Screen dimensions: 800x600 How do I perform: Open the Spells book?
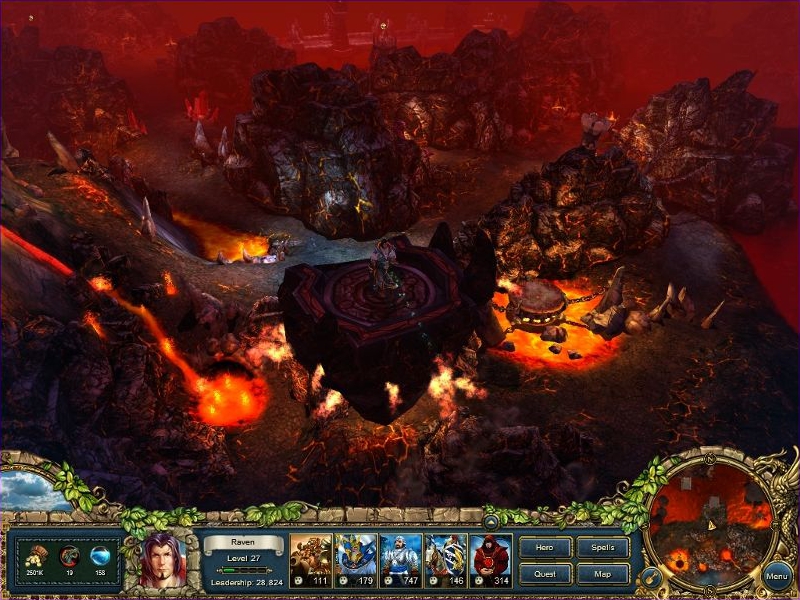tap(603, 548)
